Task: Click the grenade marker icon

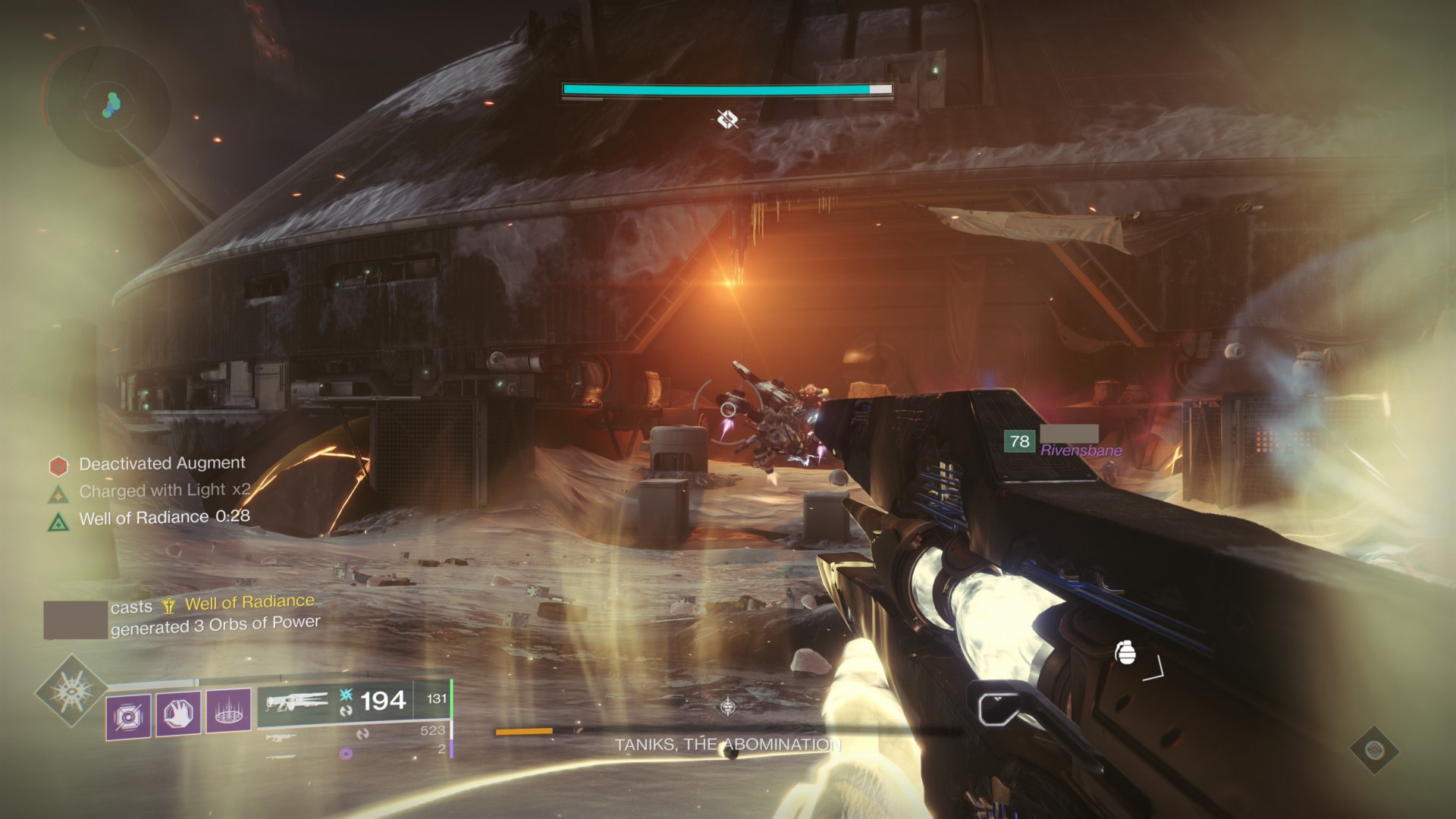Action: 1126,652
